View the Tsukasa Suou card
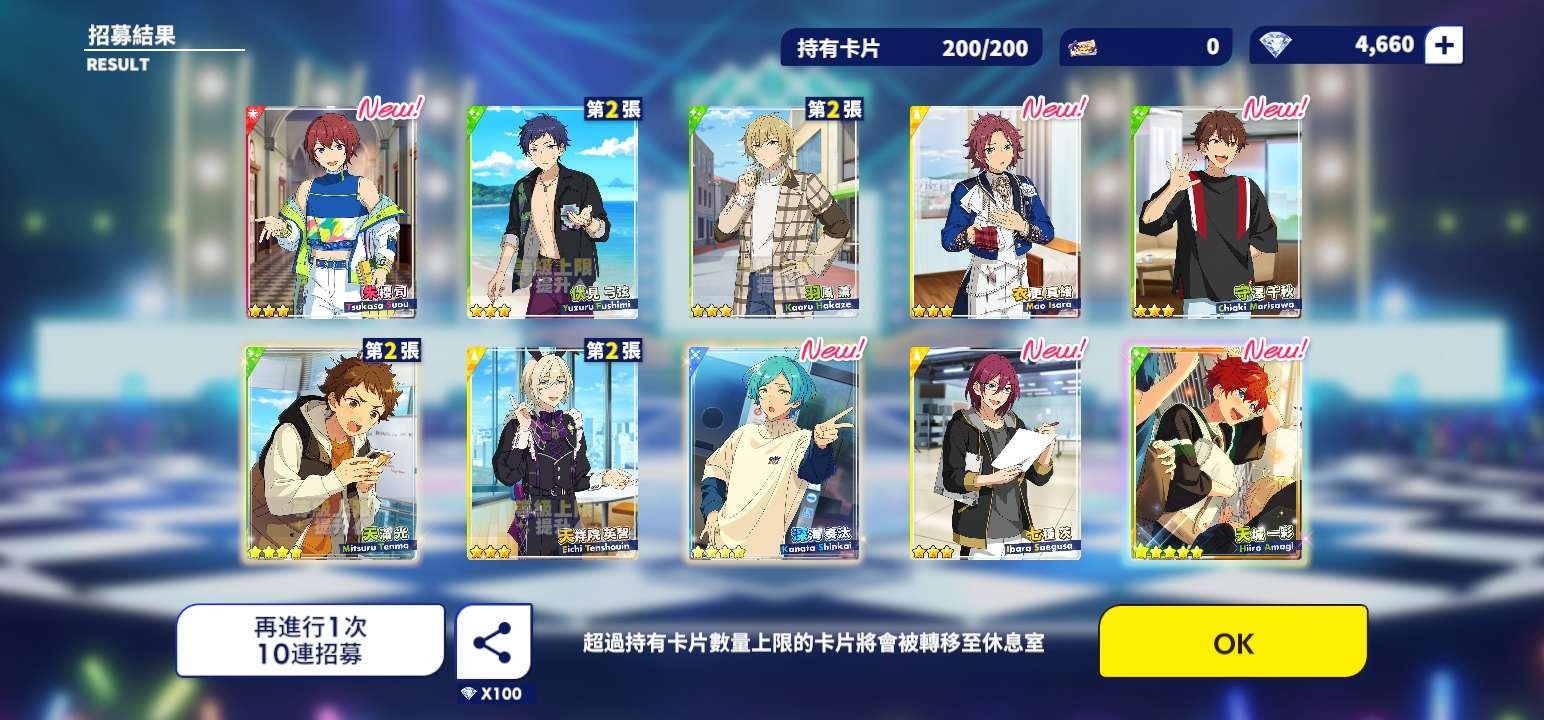The image size is (1544, 720). click(331, 212)
